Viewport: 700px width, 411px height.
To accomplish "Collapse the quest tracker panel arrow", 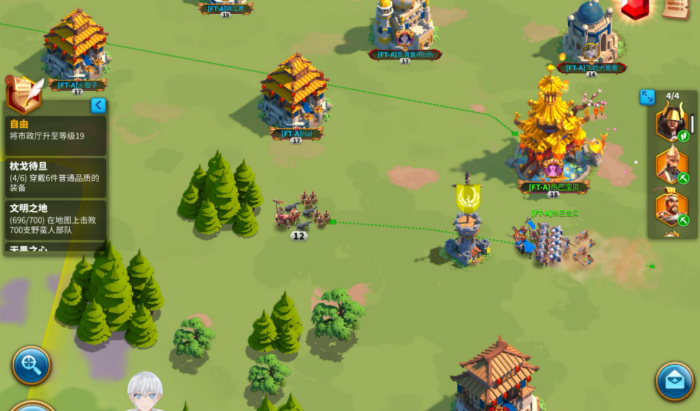I will coord(98,105).
